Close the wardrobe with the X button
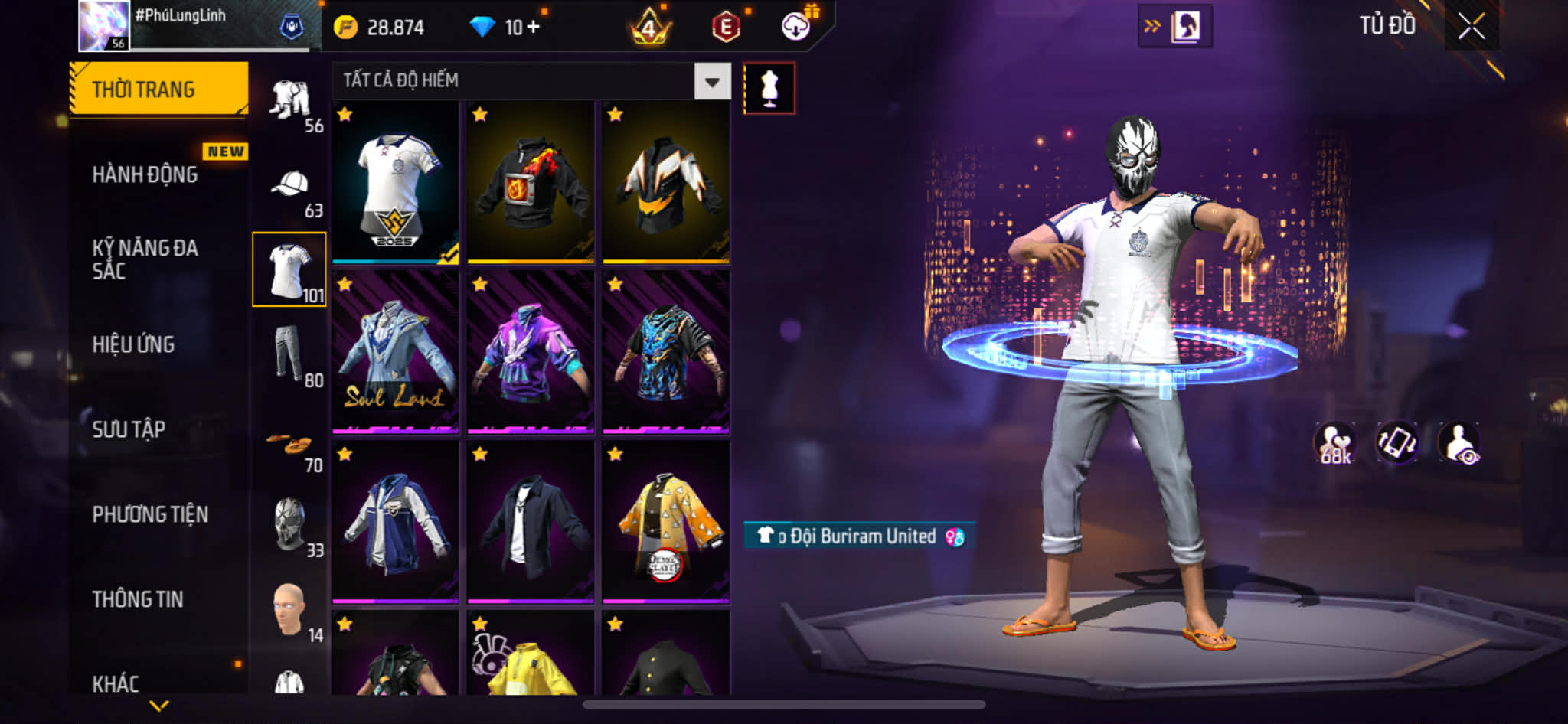 point(1471,28)
